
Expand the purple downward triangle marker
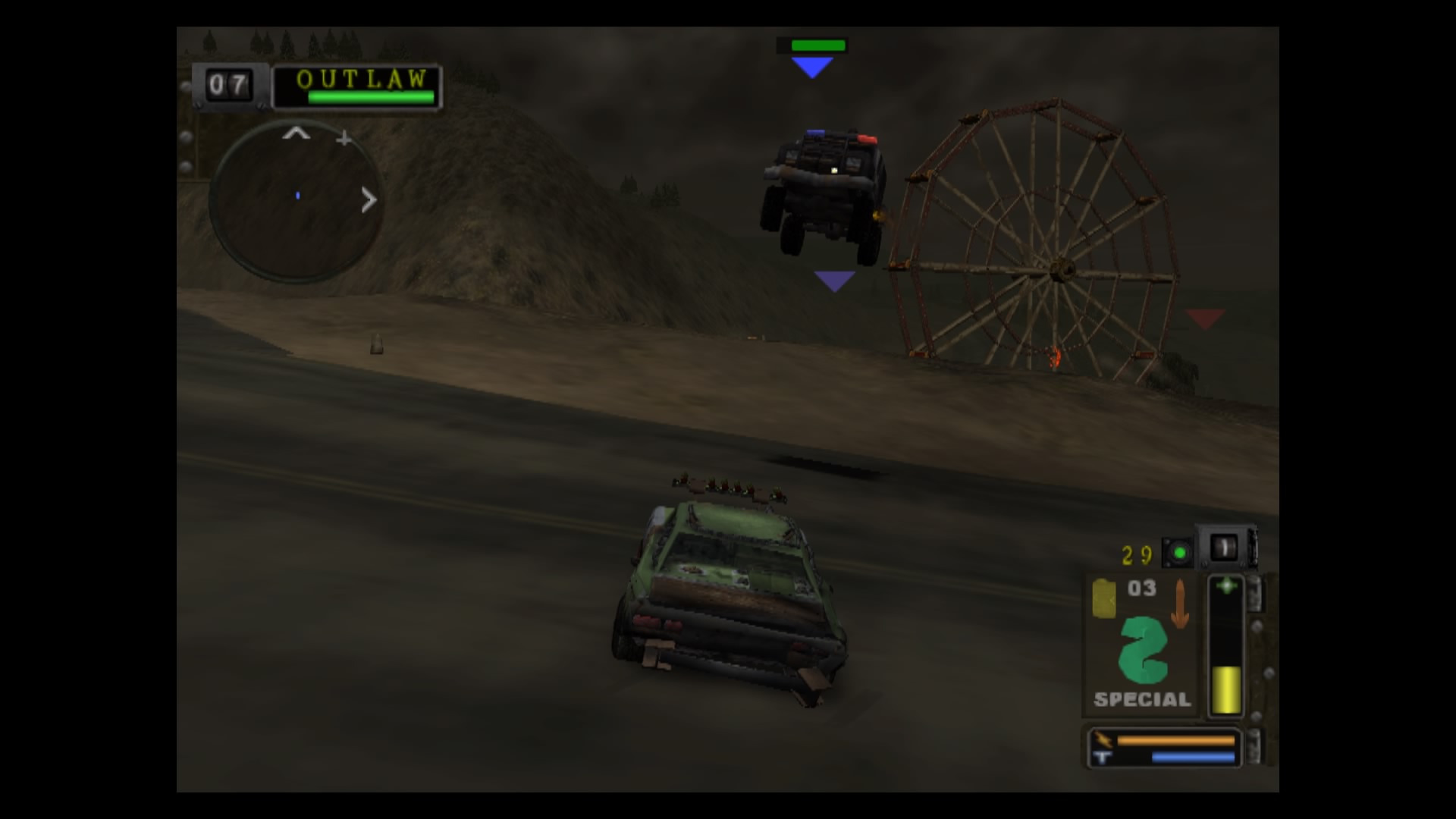(834, 281)
